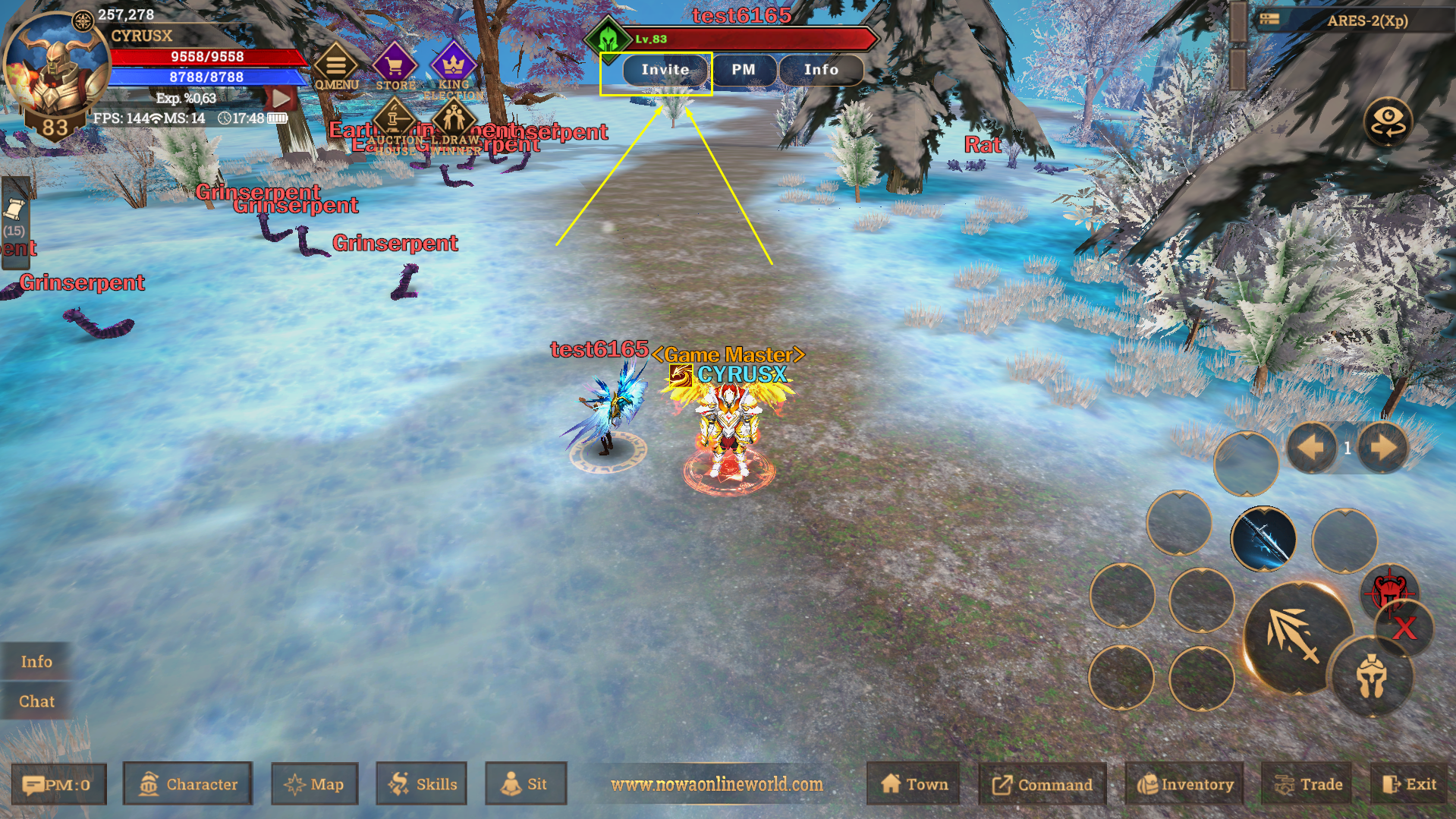Switch to the Chat tab
Viewport: 1456px width, 819px height.
(x=36, y=701)
